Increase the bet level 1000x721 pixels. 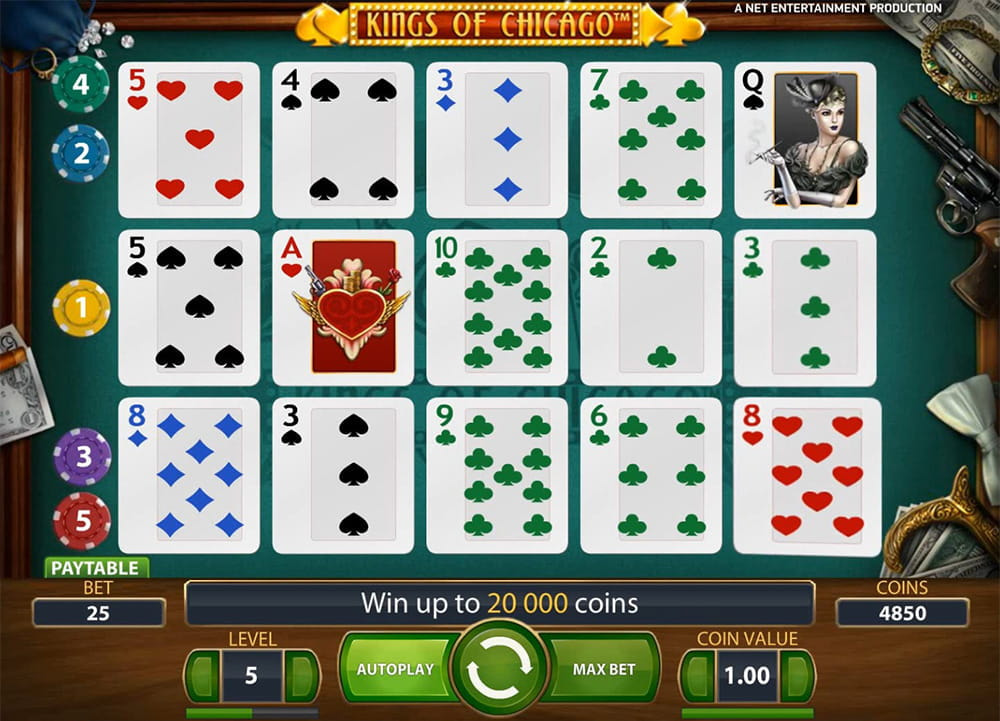click(300, 676)
